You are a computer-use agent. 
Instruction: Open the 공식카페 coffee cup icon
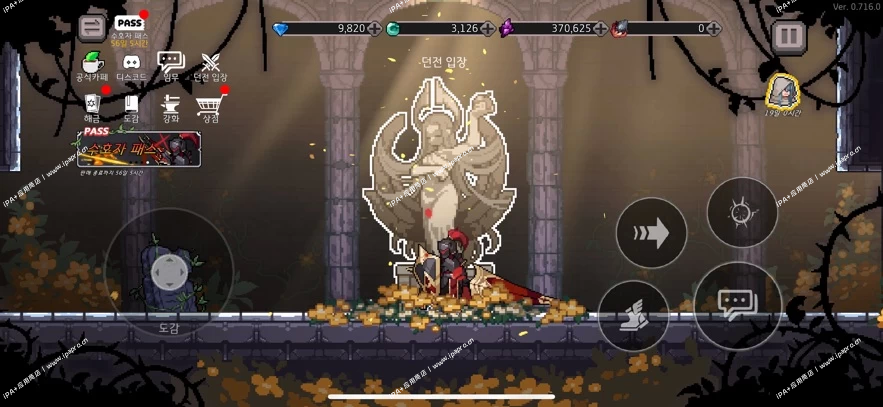click(92, 64)
